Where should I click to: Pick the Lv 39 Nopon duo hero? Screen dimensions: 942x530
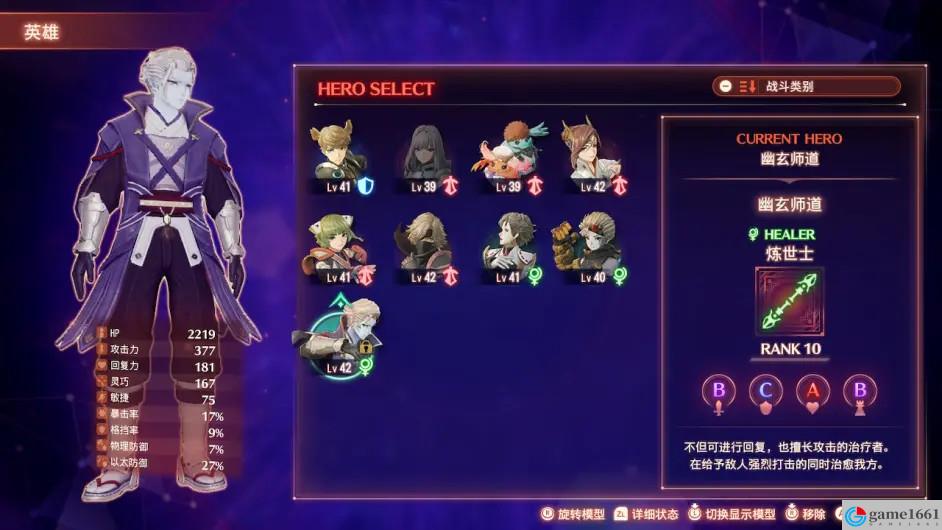(508, 159)
